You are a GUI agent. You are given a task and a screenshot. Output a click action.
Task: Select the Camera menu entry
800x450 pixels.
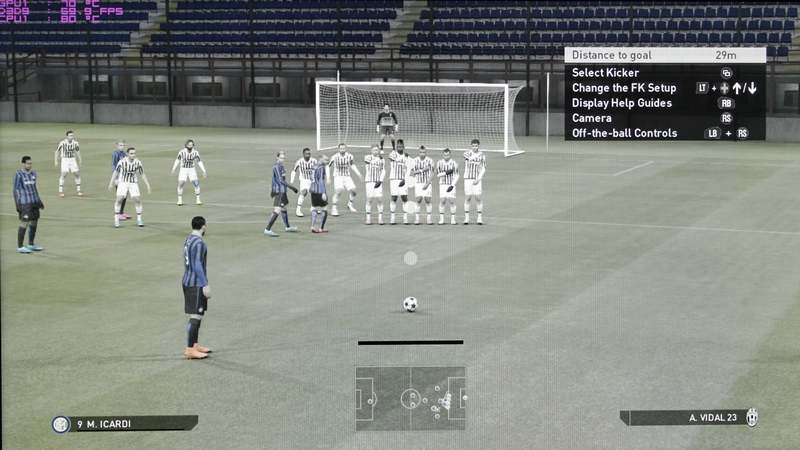pos(592,118)
